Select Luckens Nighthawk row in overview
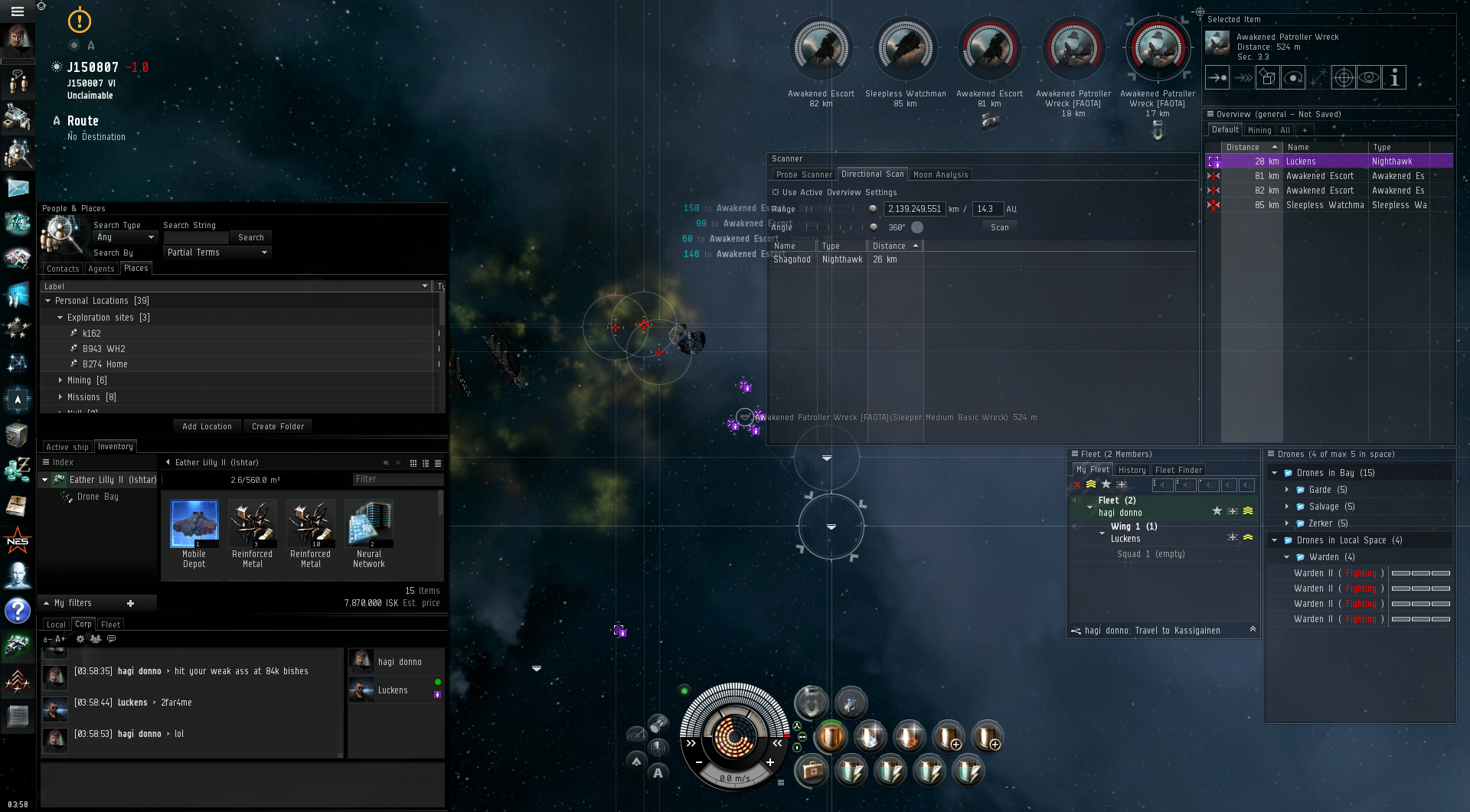Image resolution: width=1470 pixels, height=812 pixels. pos(1328,161)
